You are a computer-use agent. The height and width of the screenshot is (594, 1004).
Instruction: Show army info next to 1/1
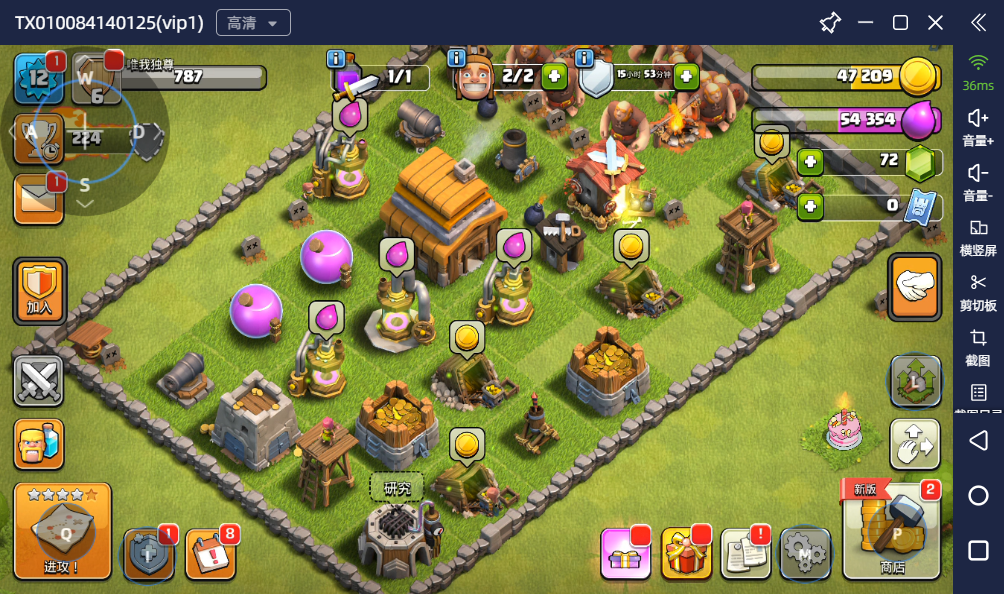click(x=336, y=58)
